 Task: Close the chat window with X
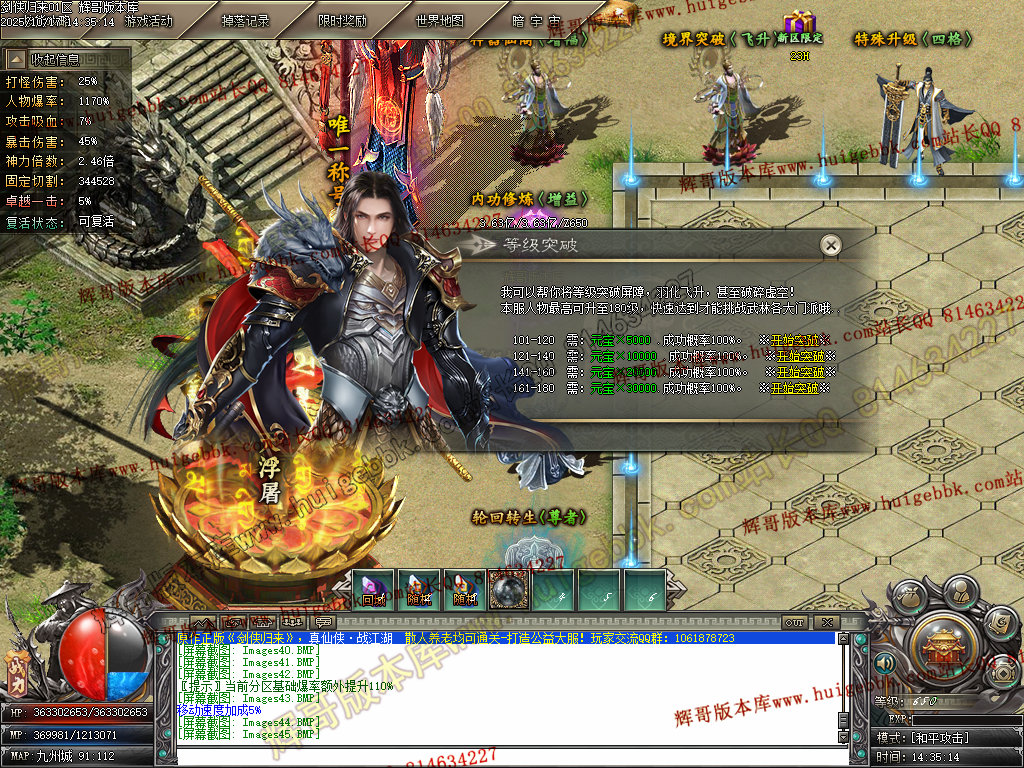(826, 622)
